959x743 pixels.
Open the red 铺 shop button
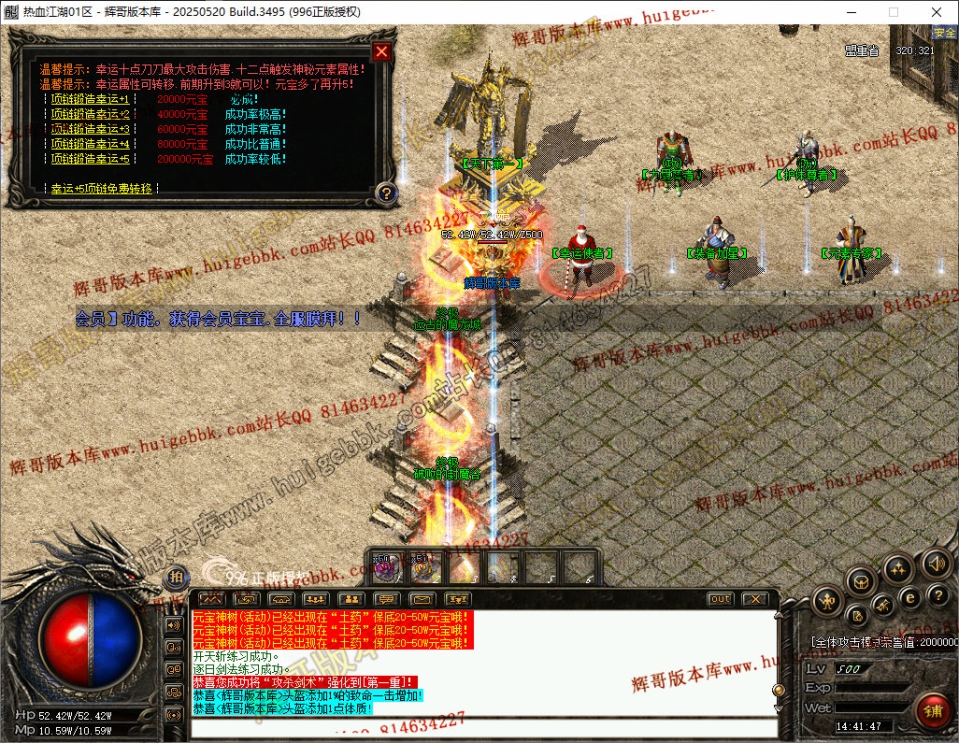(933, 710)
